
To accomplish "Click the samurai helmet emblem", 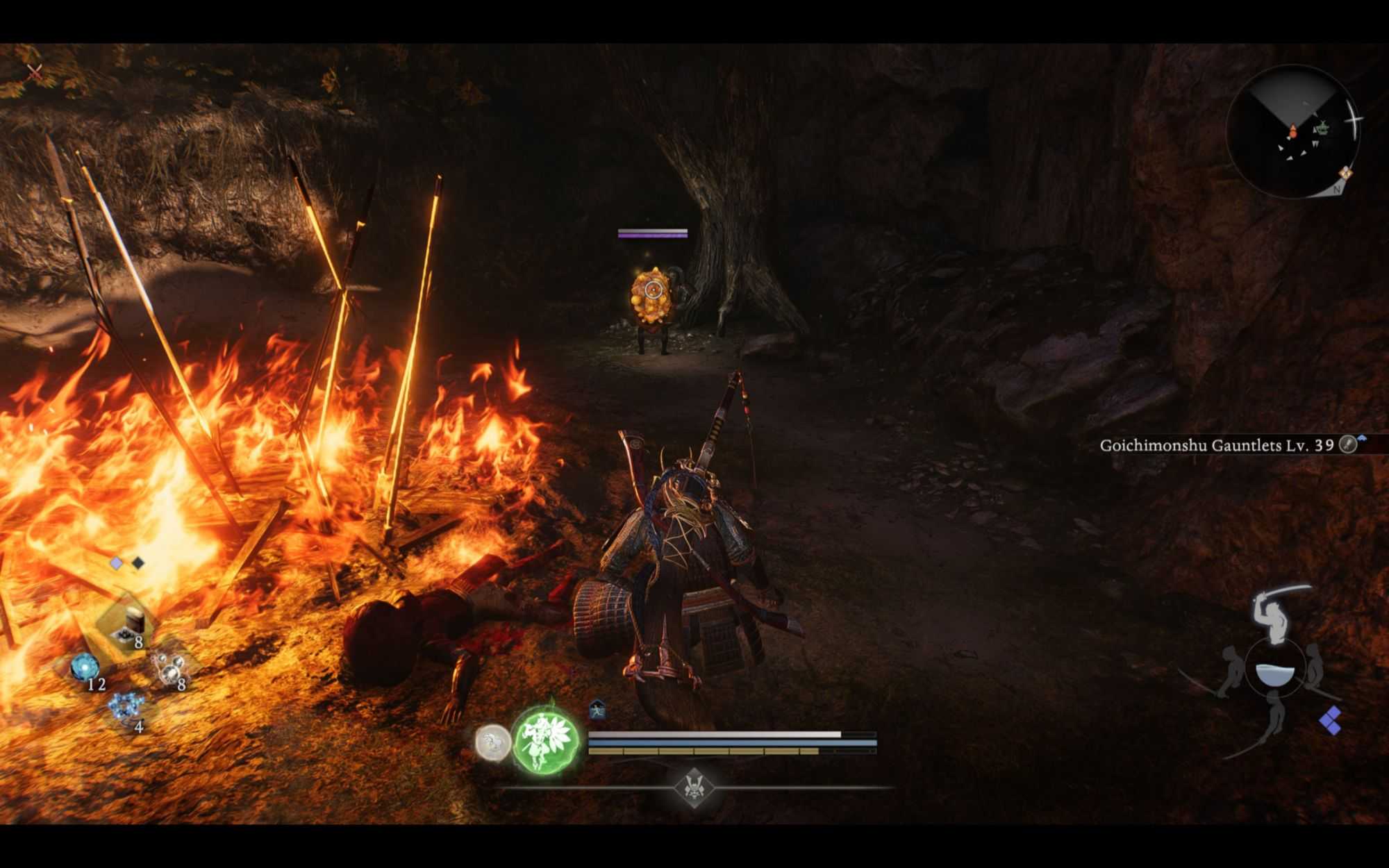I will (693, 787).
